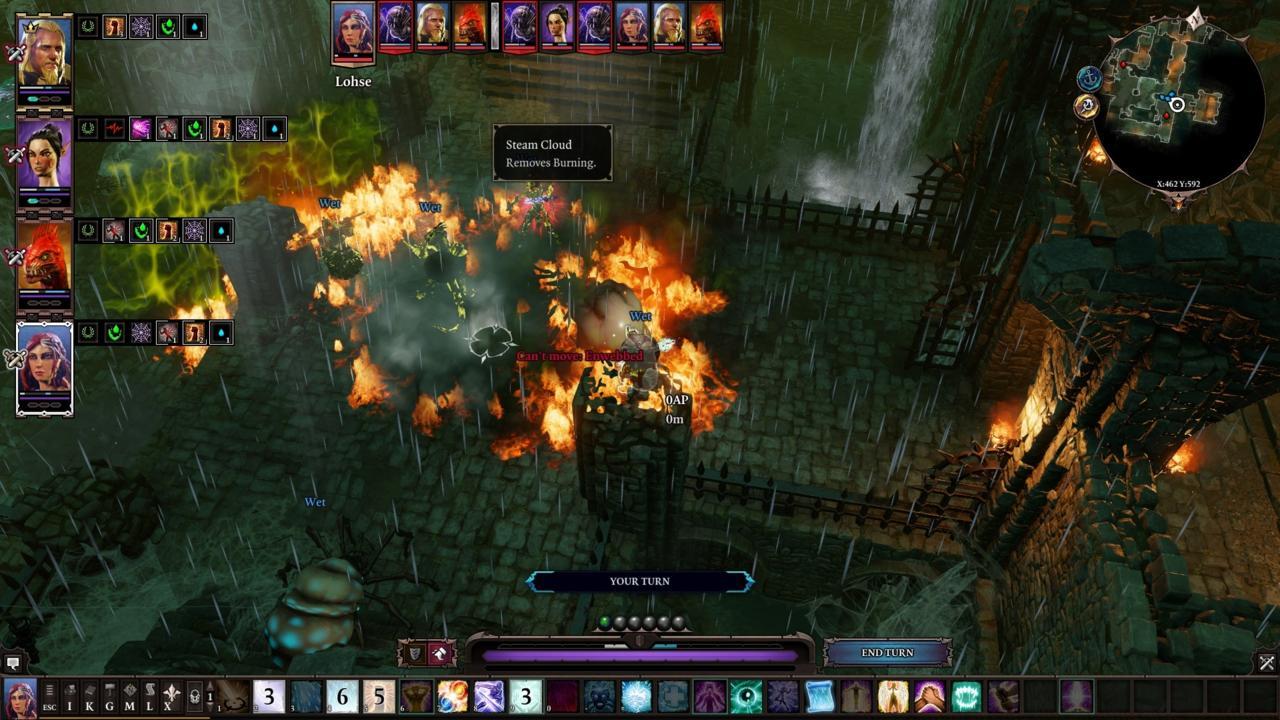Open the ESC game menu button
The image size is (1280, 720).
(x=50, y=696)
